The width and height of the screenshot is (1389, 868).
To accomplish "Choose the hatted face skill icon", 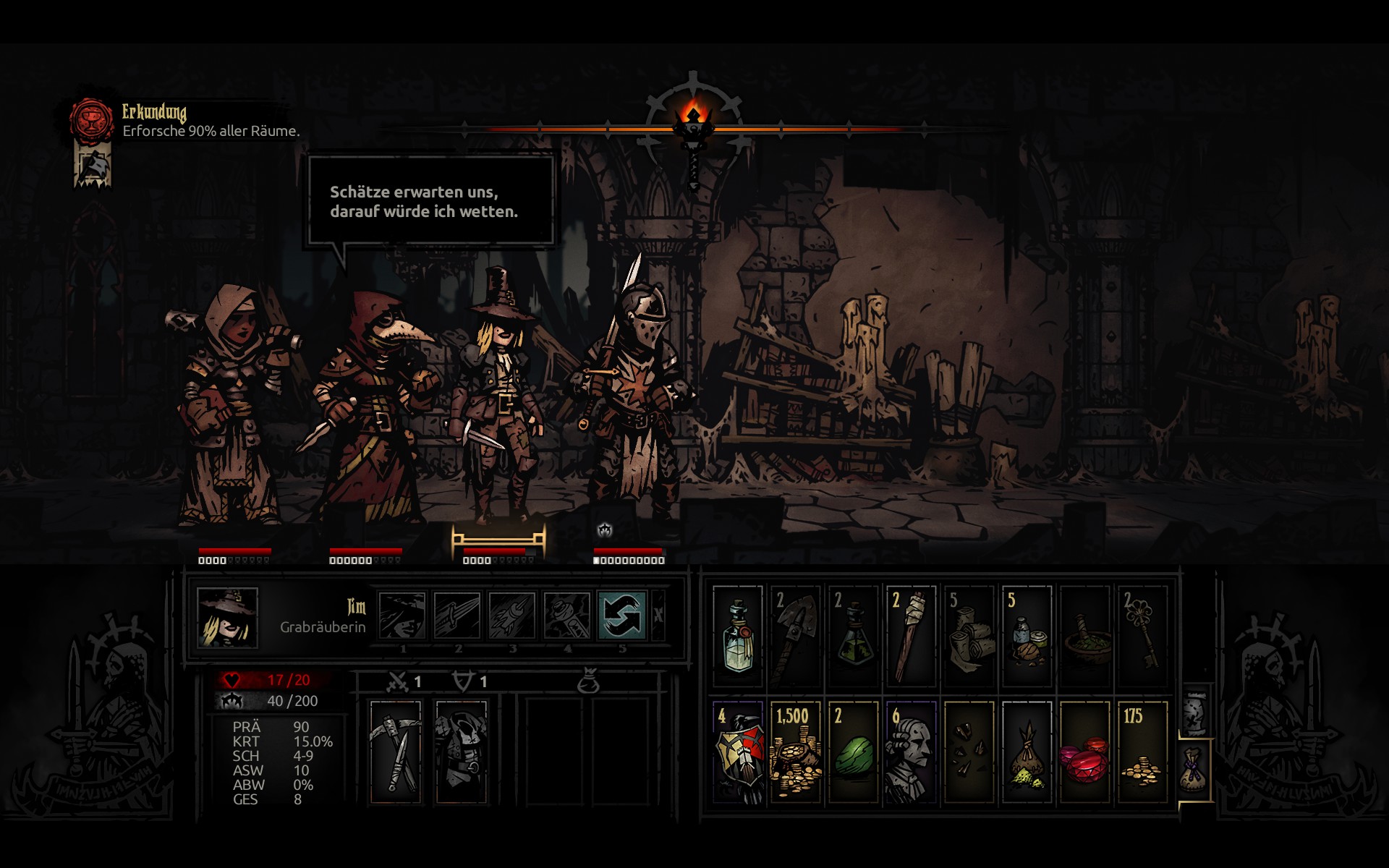I will [x=402, y=616].
